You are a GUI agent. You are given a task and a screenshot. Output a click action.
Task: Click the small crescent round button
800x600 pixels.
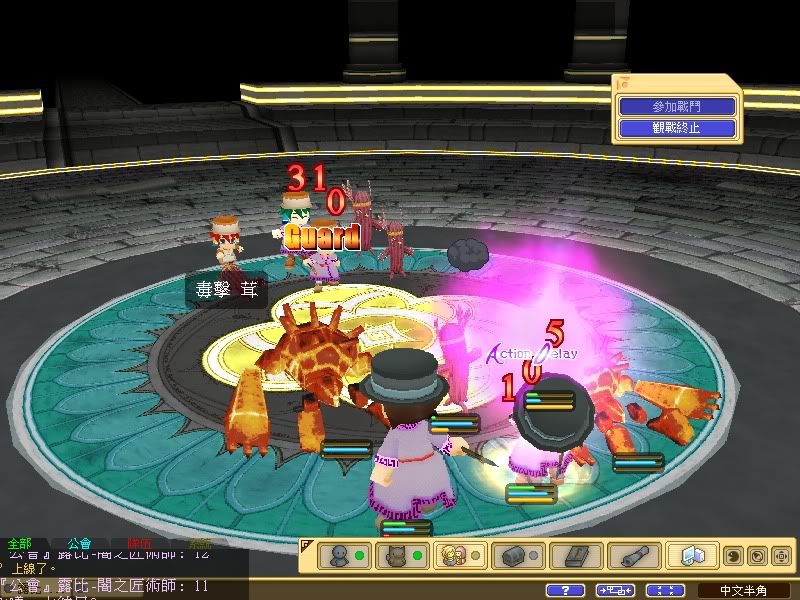coord(732,555)
